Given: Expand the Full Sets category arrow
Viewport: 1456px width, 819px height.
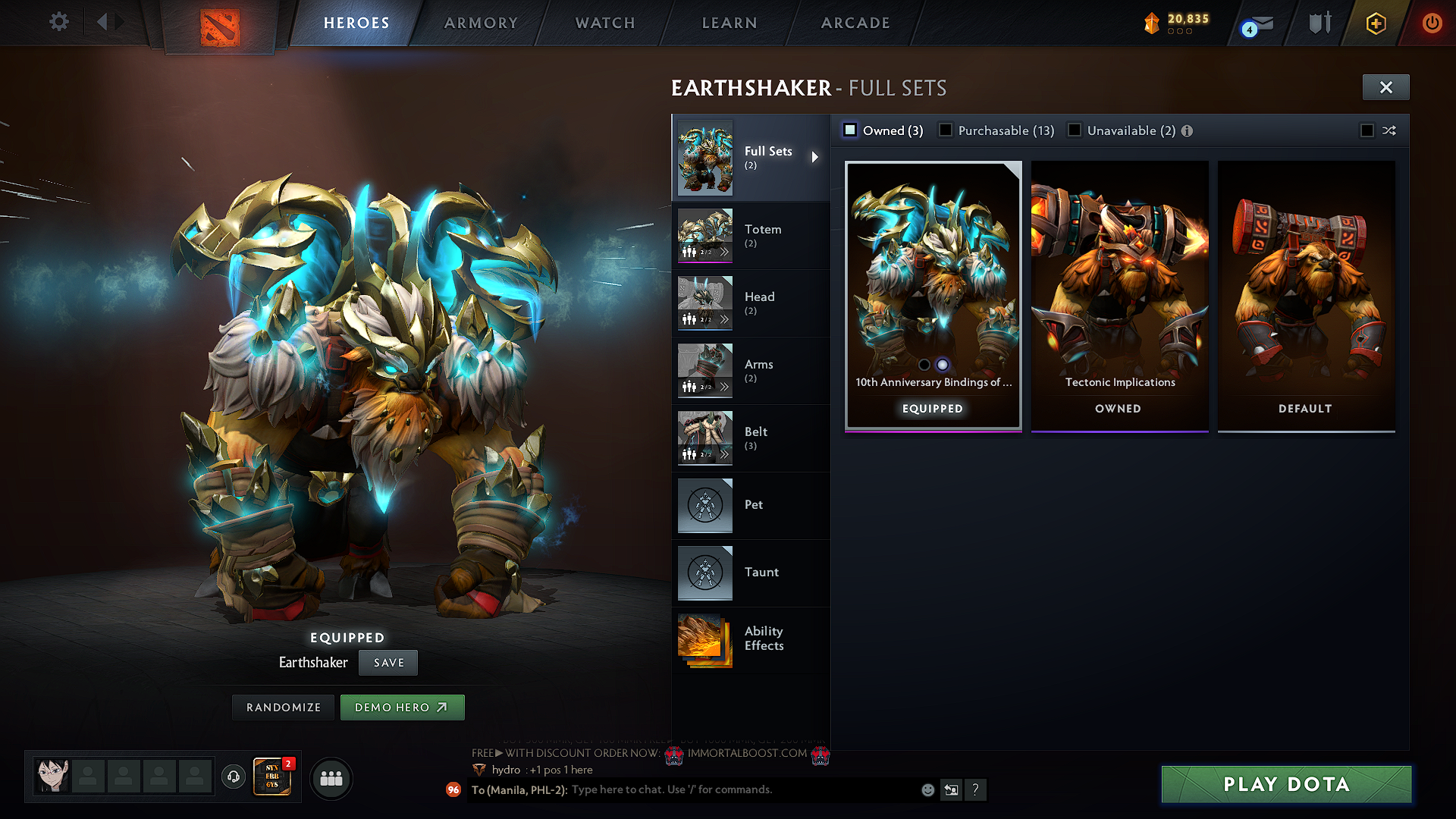Looking at the screenshot, I should [816, 157].
